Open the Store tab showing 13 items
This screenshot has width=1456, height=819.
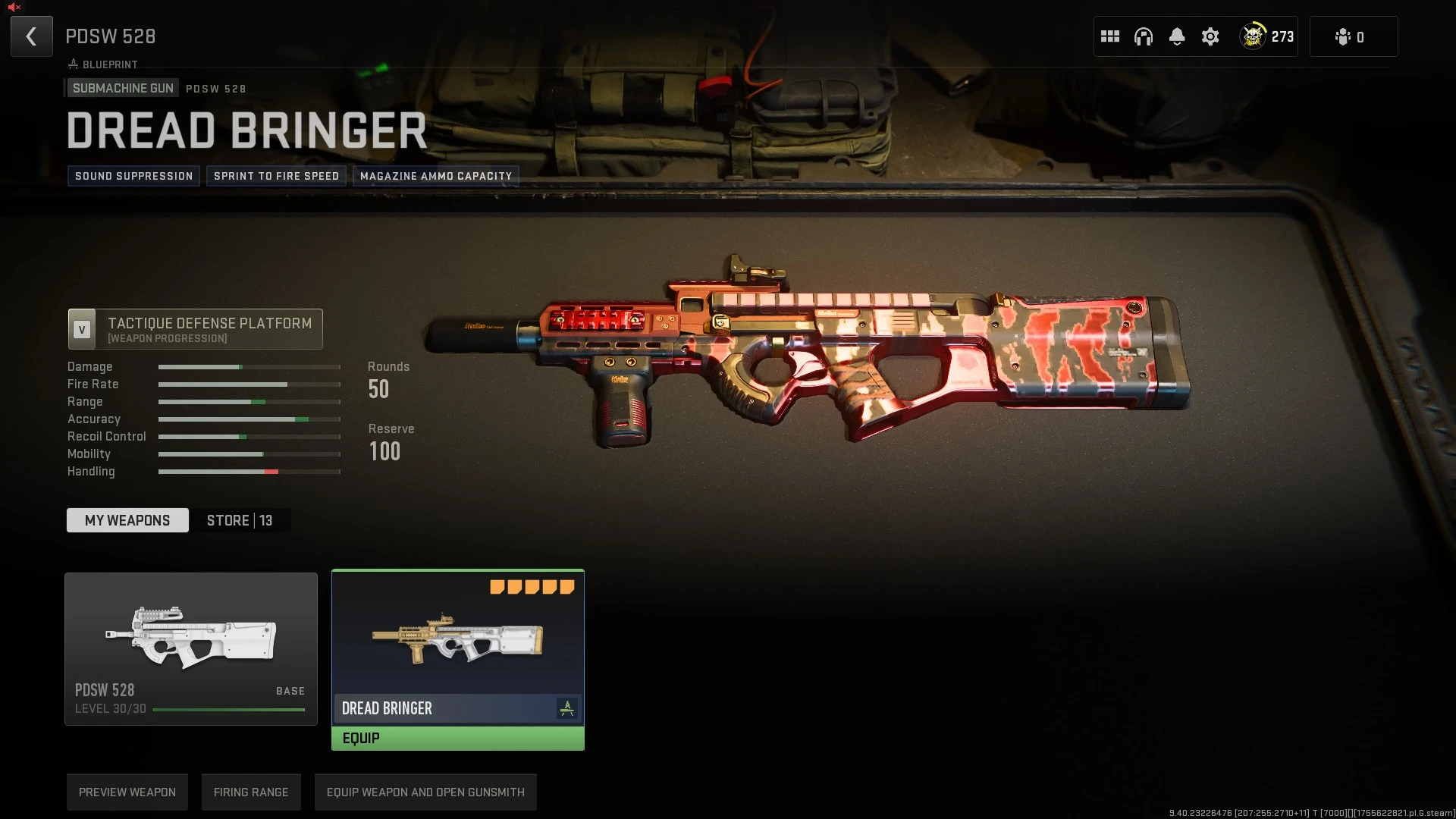click(240, 520)
